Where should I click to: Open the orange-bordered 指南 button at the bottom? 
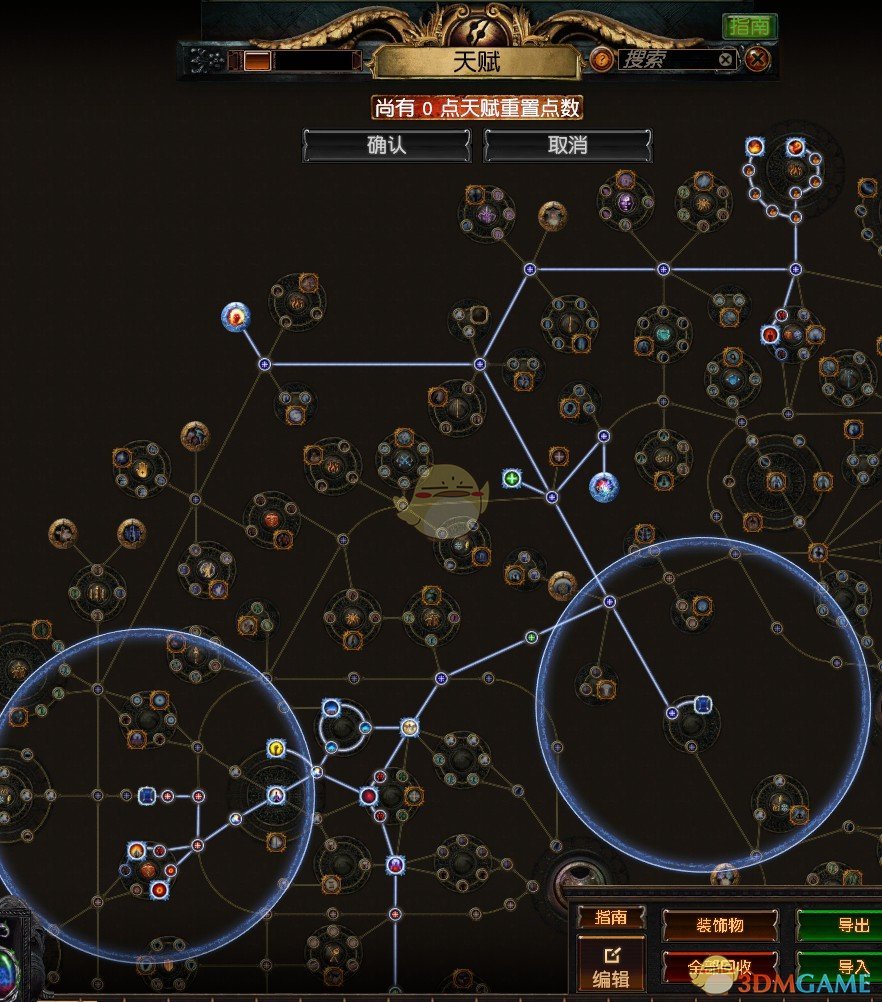click(611, 918)
